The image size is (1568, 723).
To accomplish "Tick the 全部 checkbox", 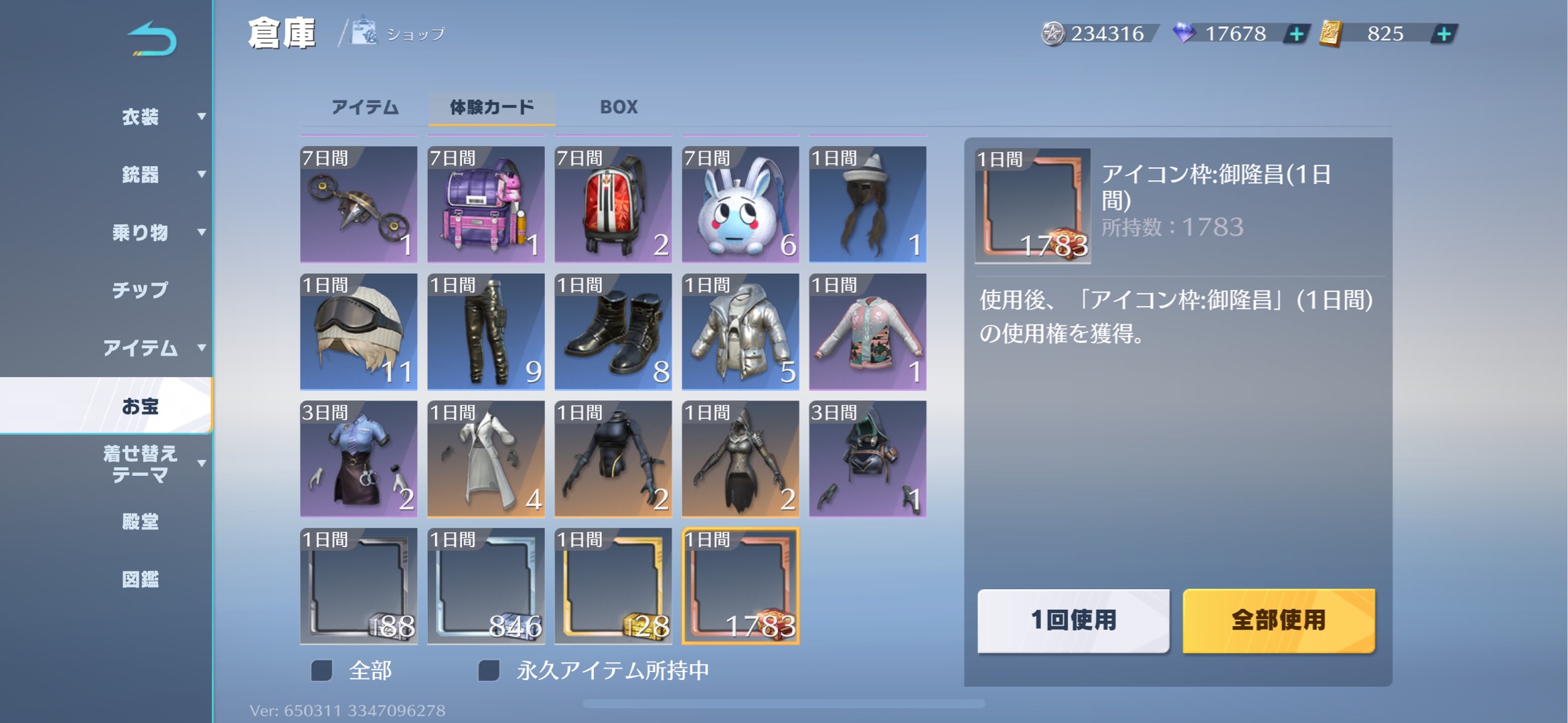I will tap(322, 670).
